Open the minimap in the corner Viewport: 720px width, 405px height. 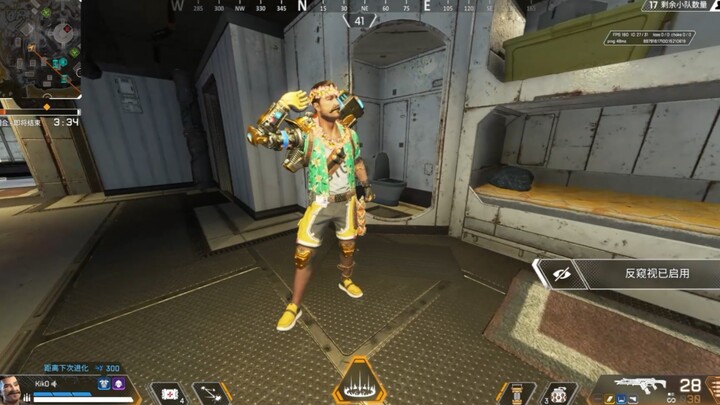pyautogui.click(x=38, y=47)
